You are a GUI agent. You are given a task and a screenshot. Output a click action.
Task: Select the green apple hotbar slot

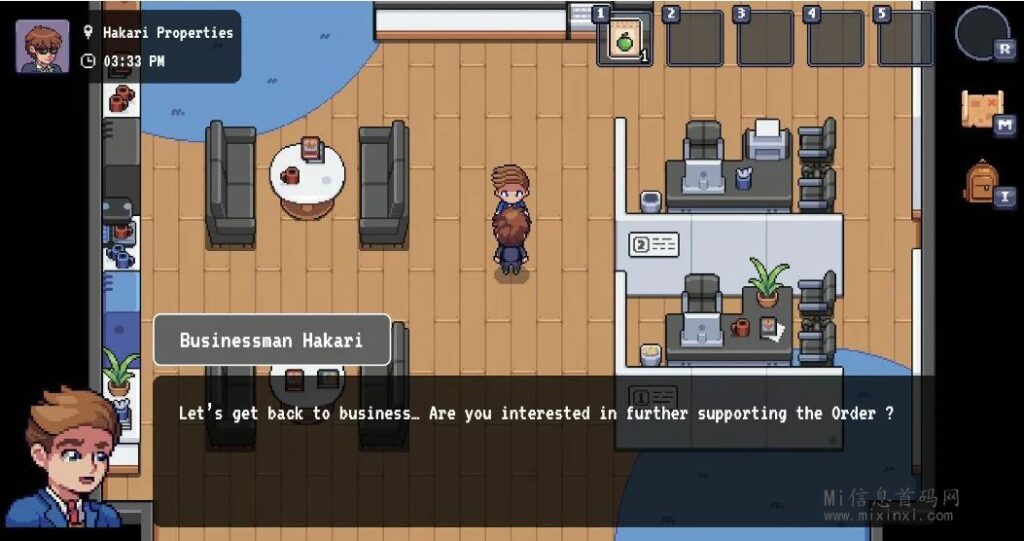pos(625,39)
